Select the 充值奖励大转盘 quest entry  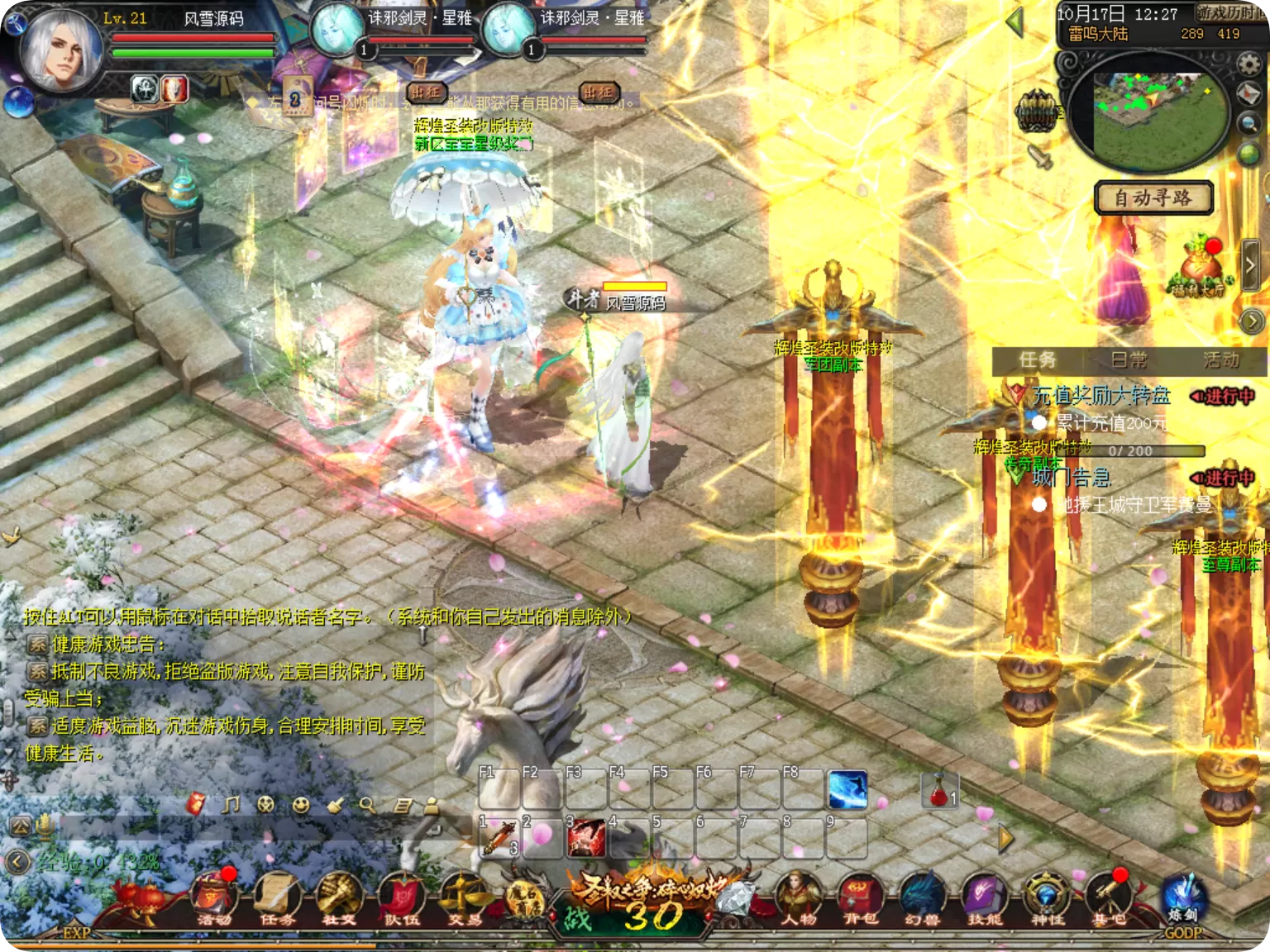(x=1101, y=396)
